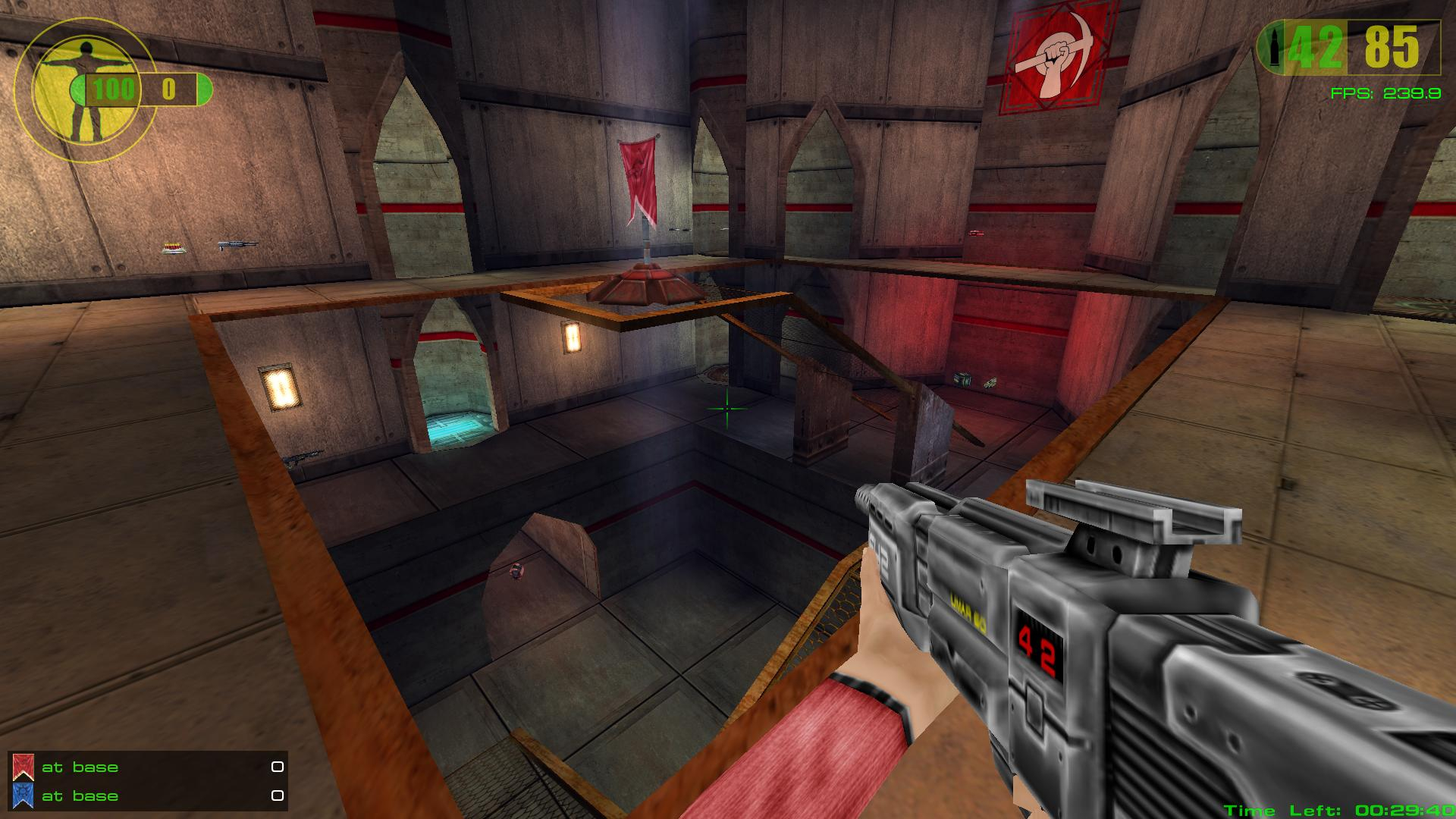Click the blue team flag status icon

tap(24, 795)
